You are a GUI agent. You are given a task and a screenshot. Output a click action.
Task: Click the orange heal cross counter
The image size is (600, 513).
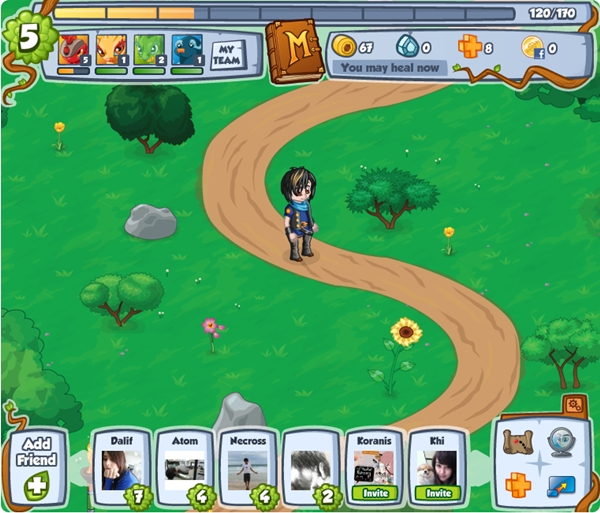tap(470, 46)
